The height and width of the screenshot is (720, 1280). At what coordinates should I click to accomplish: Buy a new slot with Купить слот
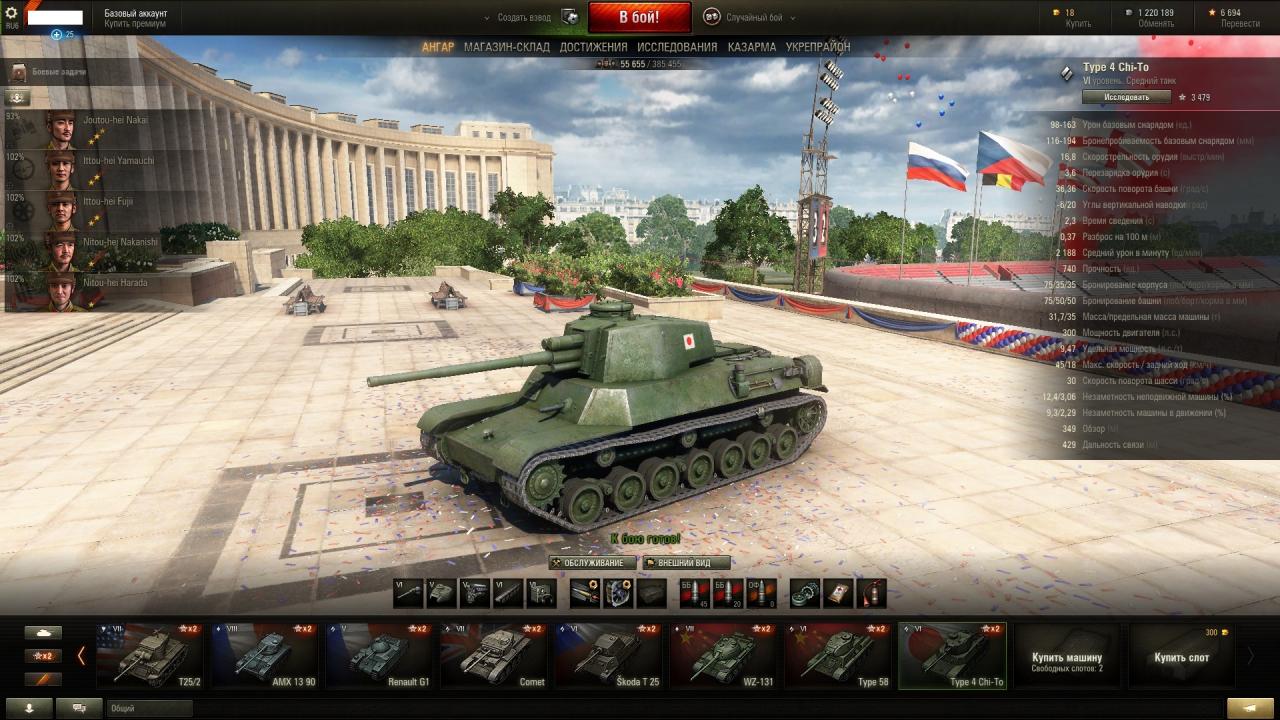[x=1181, y=657]
